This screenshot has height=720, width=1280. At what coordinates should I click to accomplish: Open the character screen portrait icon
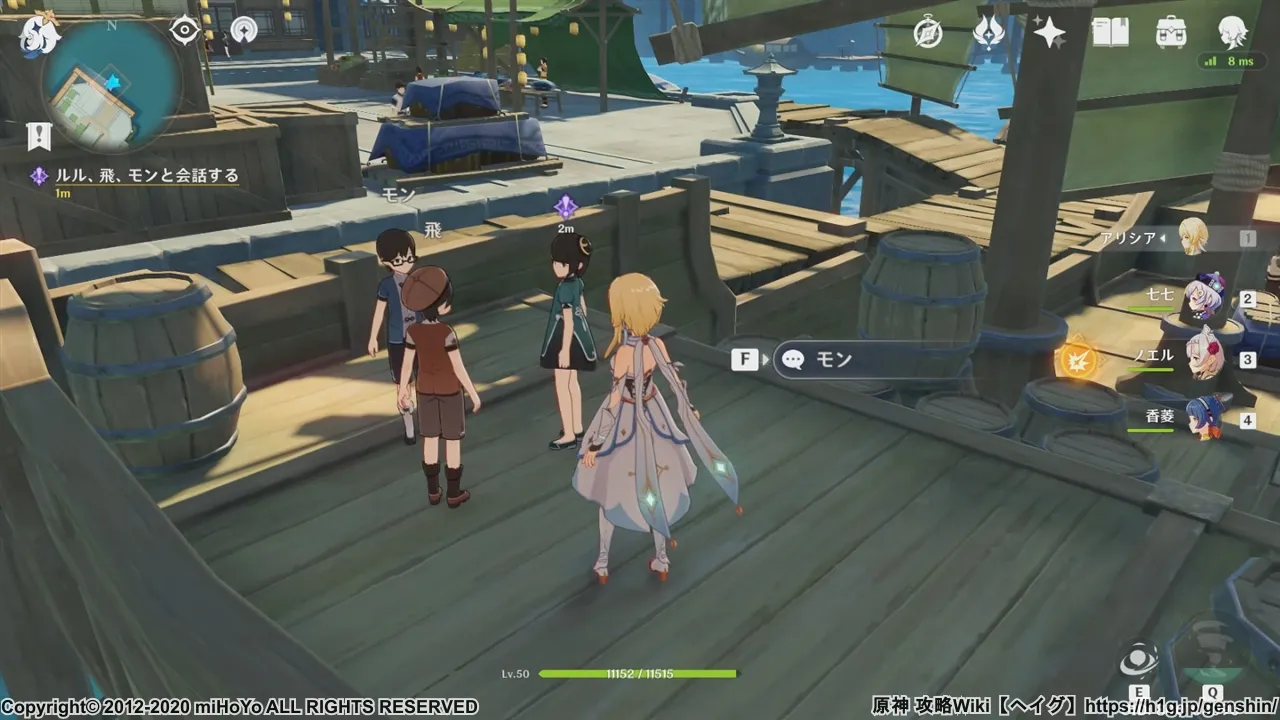pyautogui.click(x=1232, y=33)
